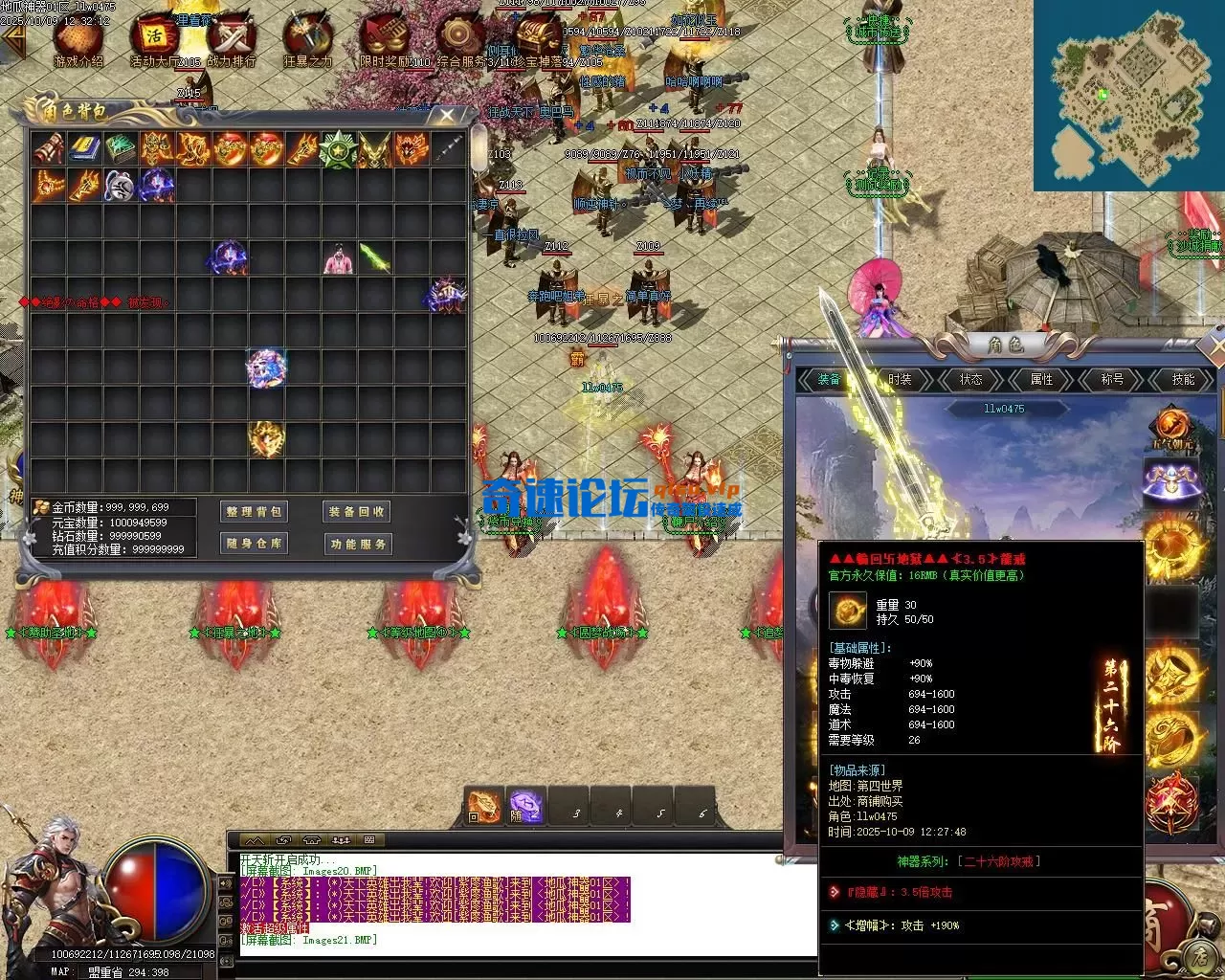Open the 属性 attributes tab
This screenshot has height=980, width=1225.
tap(1041, 380)
